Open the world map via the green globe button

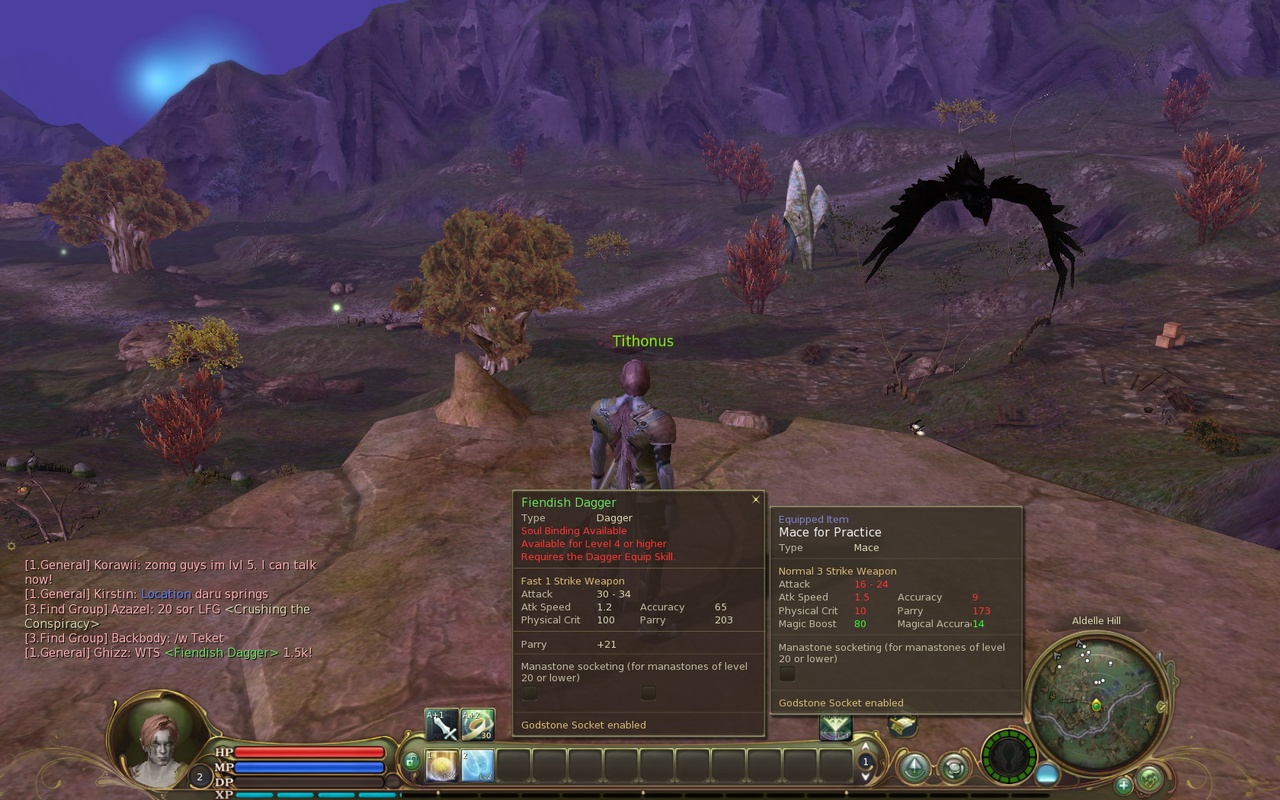[x=1149, y=779]
